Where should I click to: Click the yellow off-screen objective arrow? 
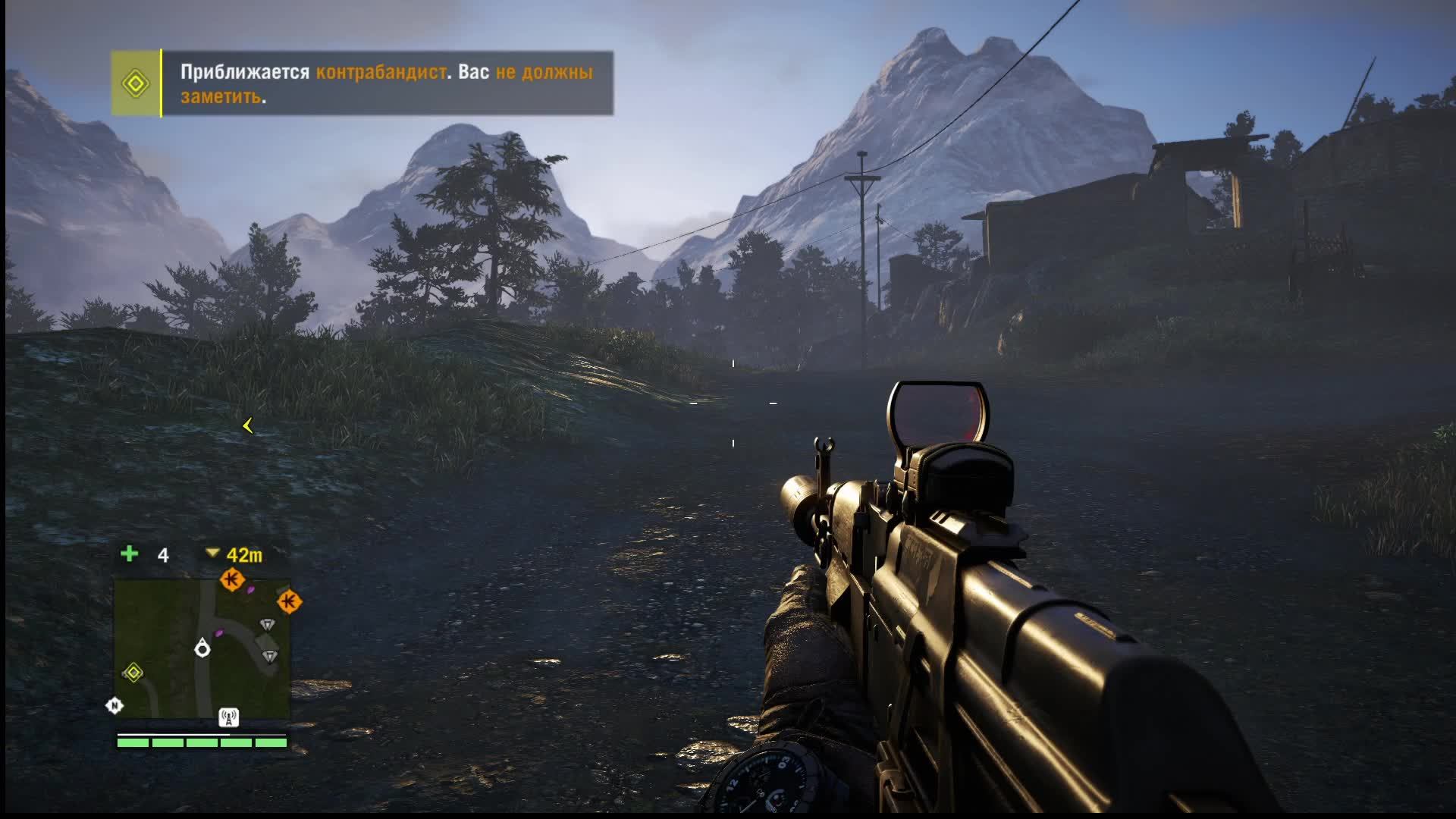(247, 426)
